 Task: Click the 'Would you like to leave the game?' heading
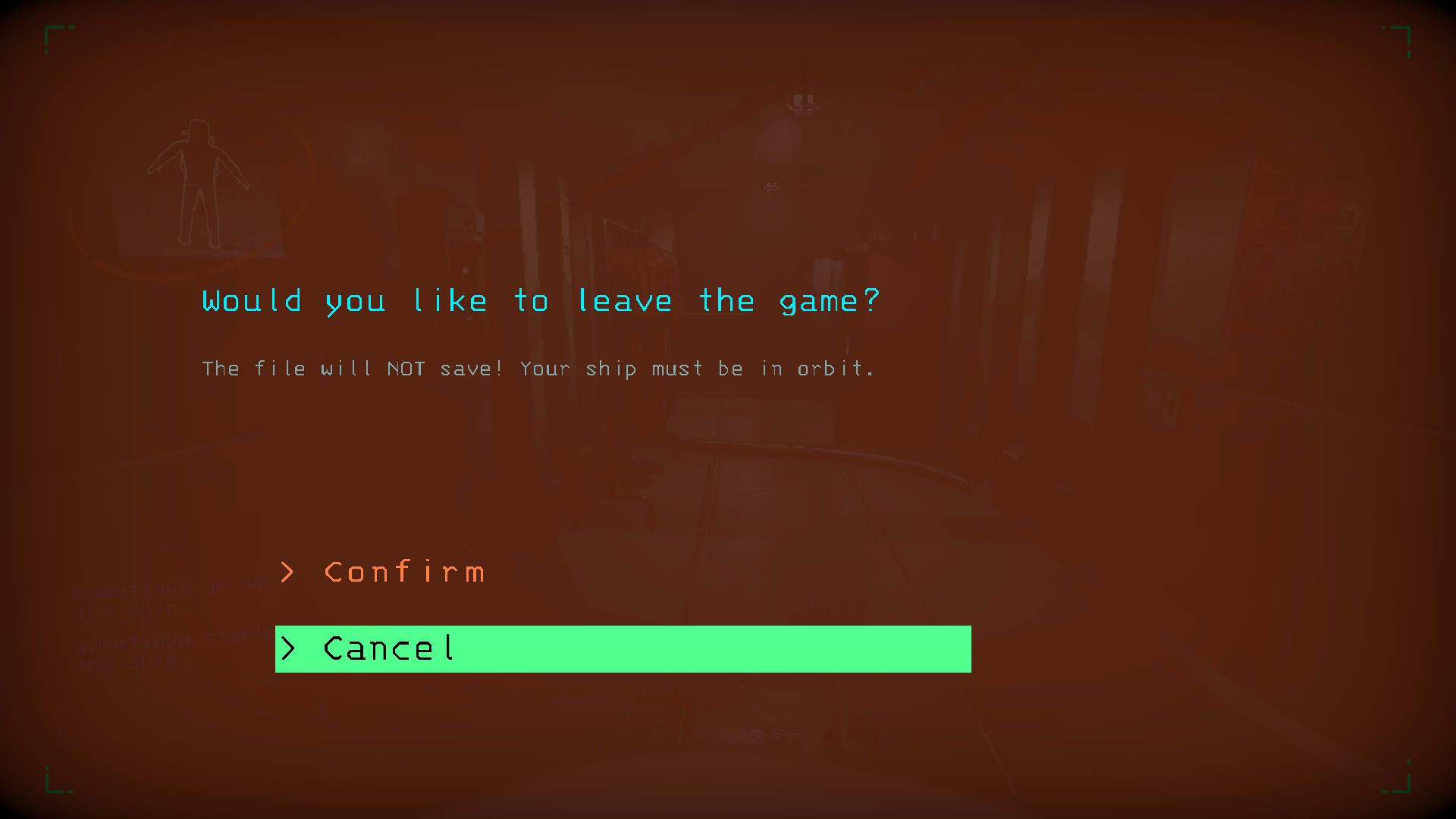pos(540,300)
